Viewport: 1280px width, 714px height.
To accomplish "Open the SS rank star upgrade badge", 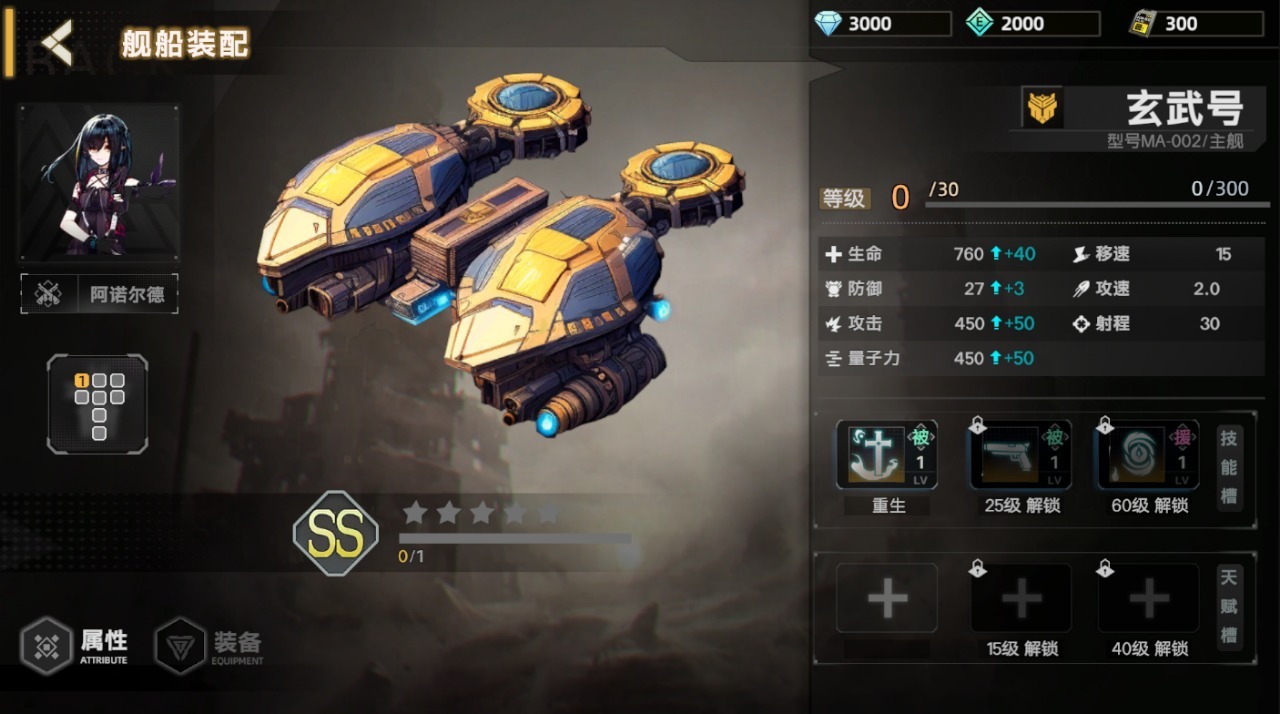I will pos(336,534).
